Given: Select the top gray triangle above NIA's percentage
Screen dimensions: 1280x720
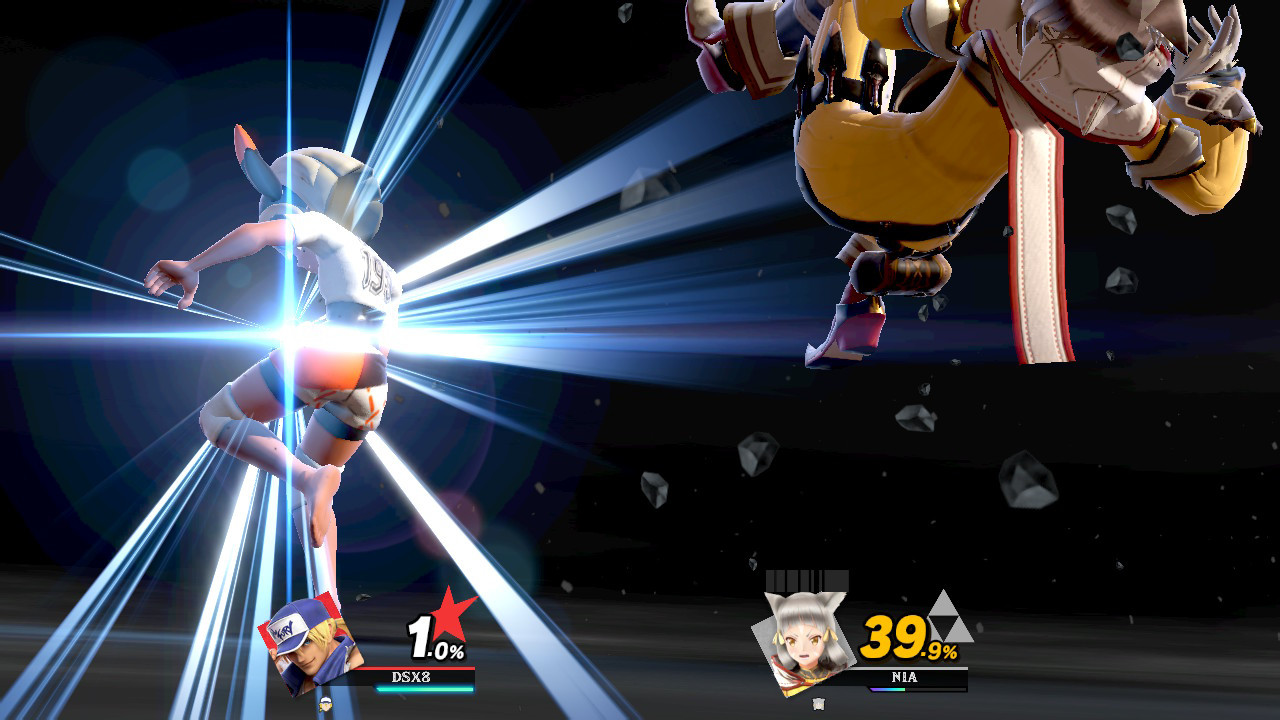Looking at the screenshot, I should pyautogui.click(x=943, y=602).
